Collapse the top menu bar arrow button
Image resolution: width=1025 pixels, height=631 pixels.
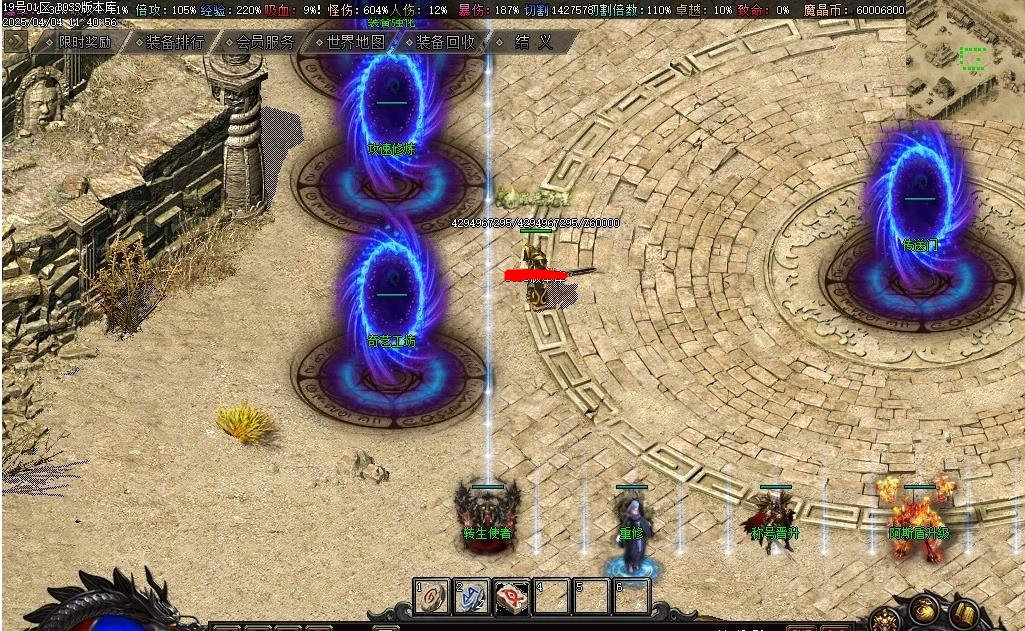coord(15,42)
